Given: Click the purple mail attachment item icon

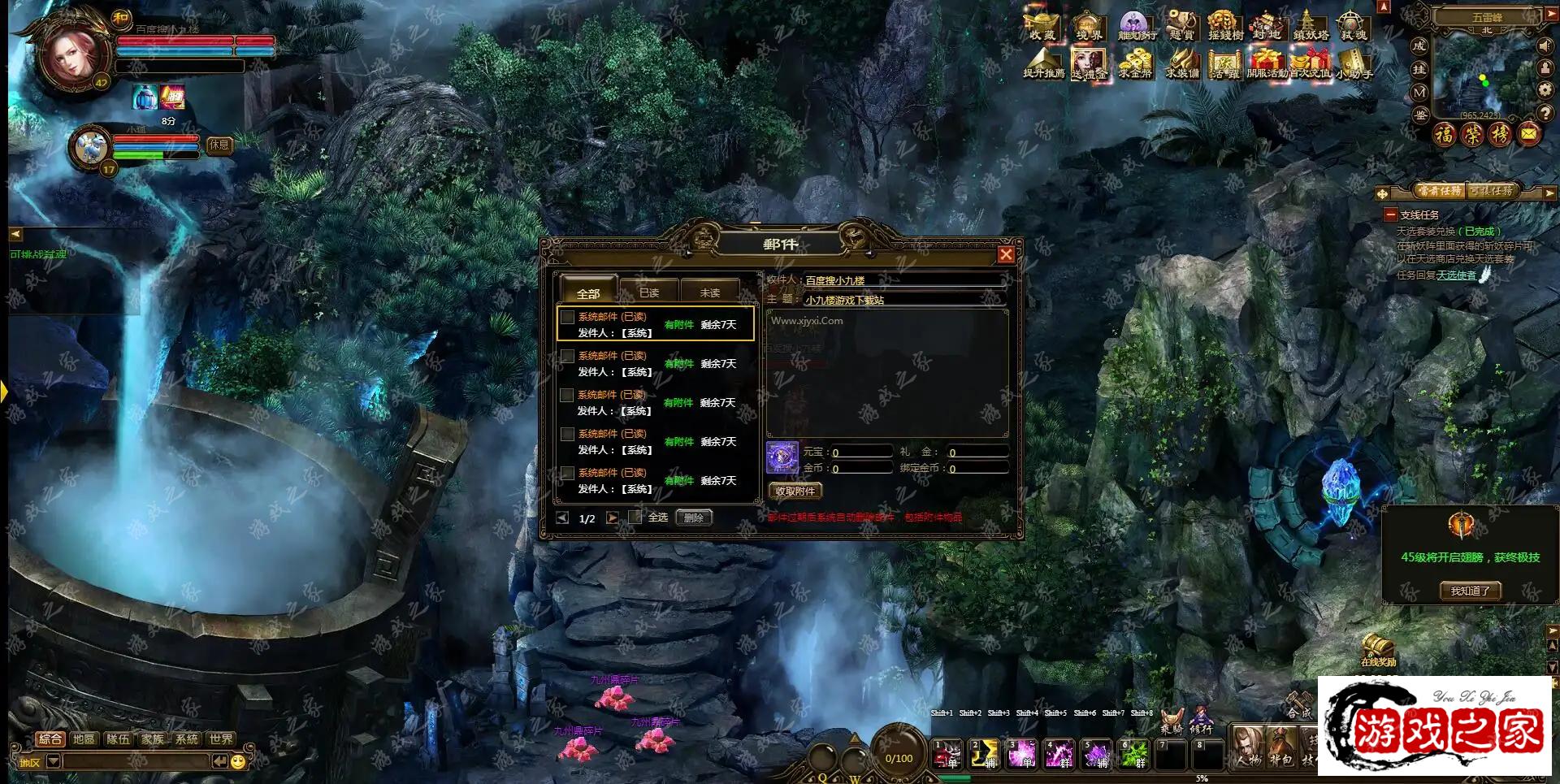Looking at the screenshot, I should [x=782, y=457].
